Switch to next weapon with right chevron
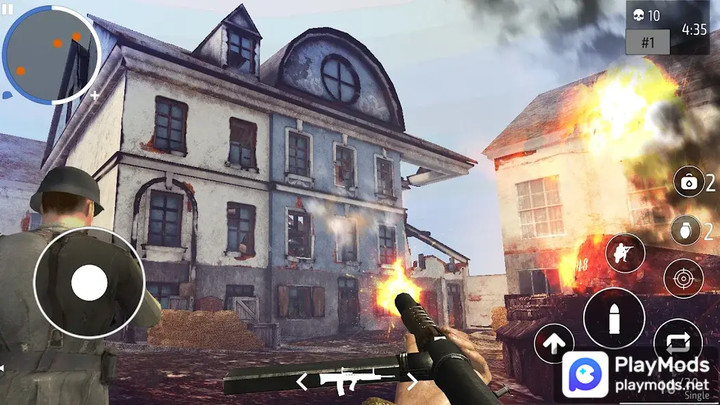720x405 pixels. (x=411, y=381)
